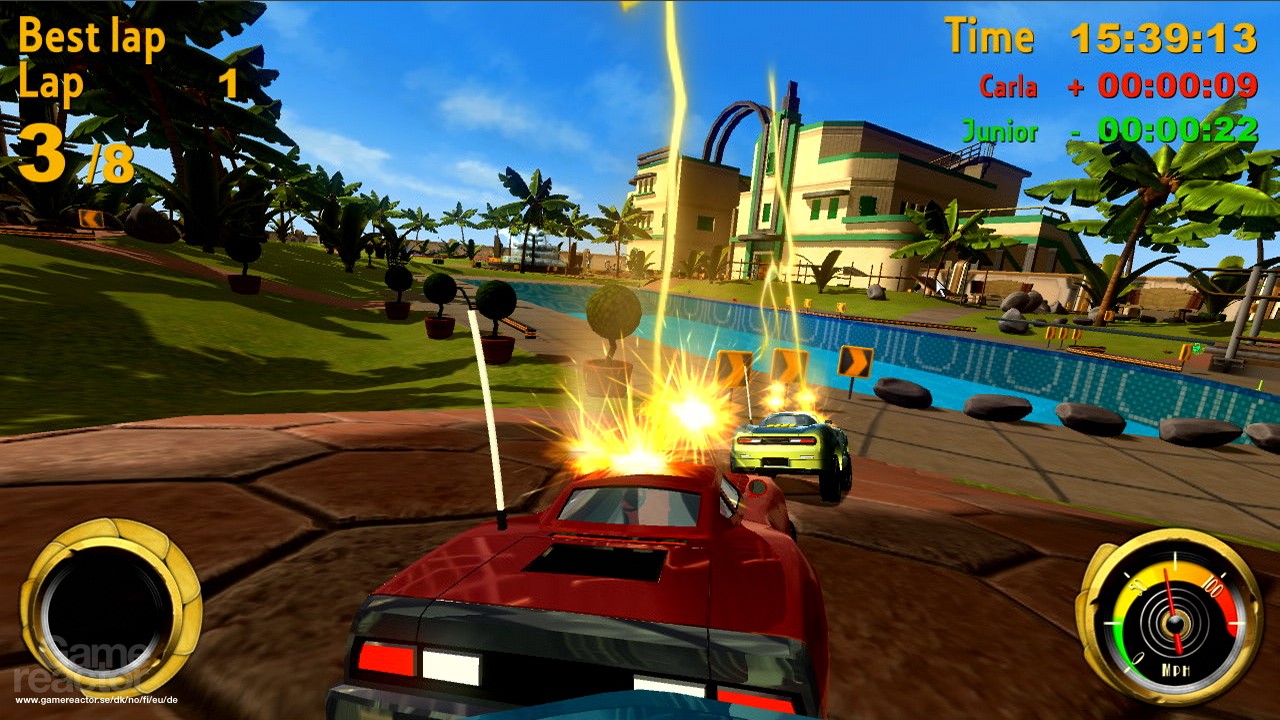Switch to Junior's timing tab
This screenshot has width=1280, height=720.
[1000, 131]
